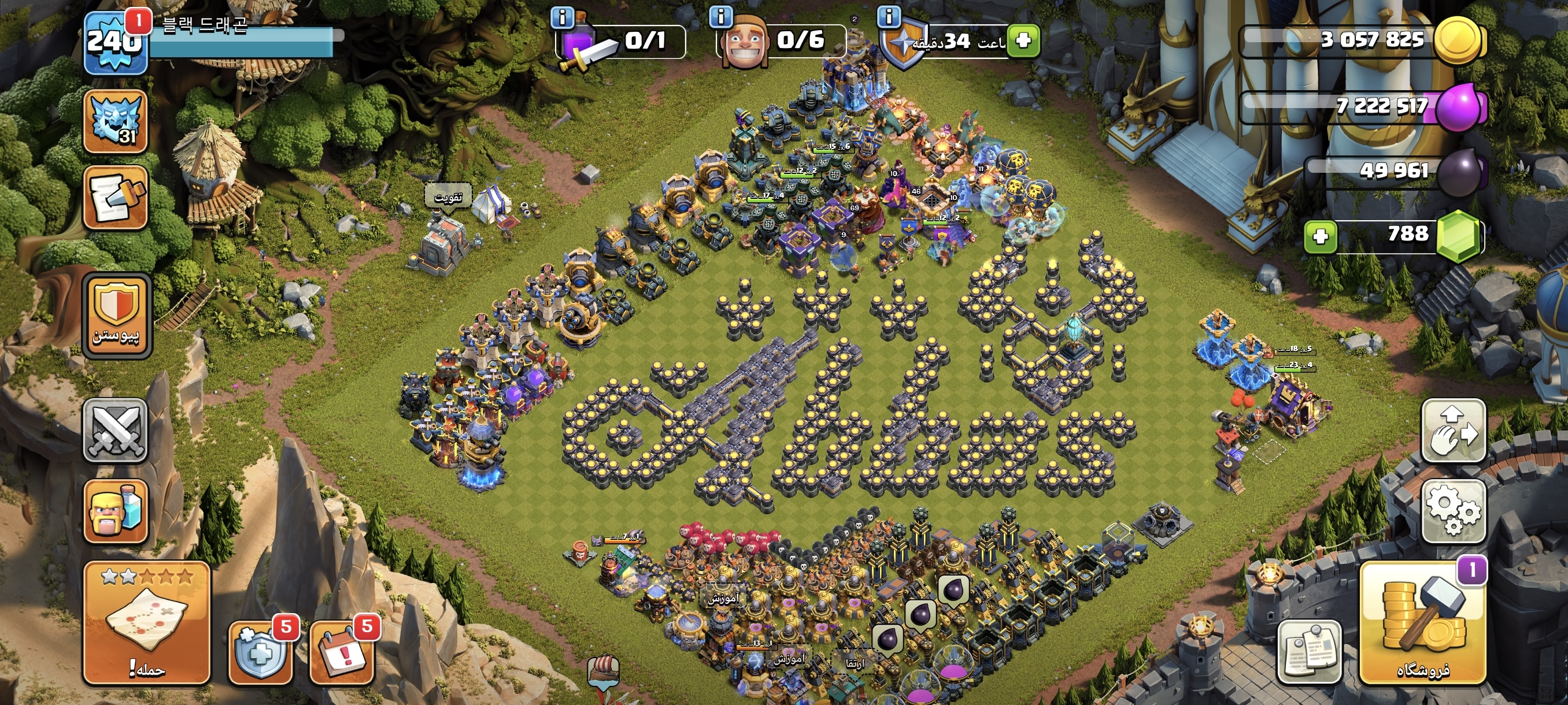The width and height of the screenshot is (1568, 705).
Task: Show info for the builder counter
Action: coord(722,16)
